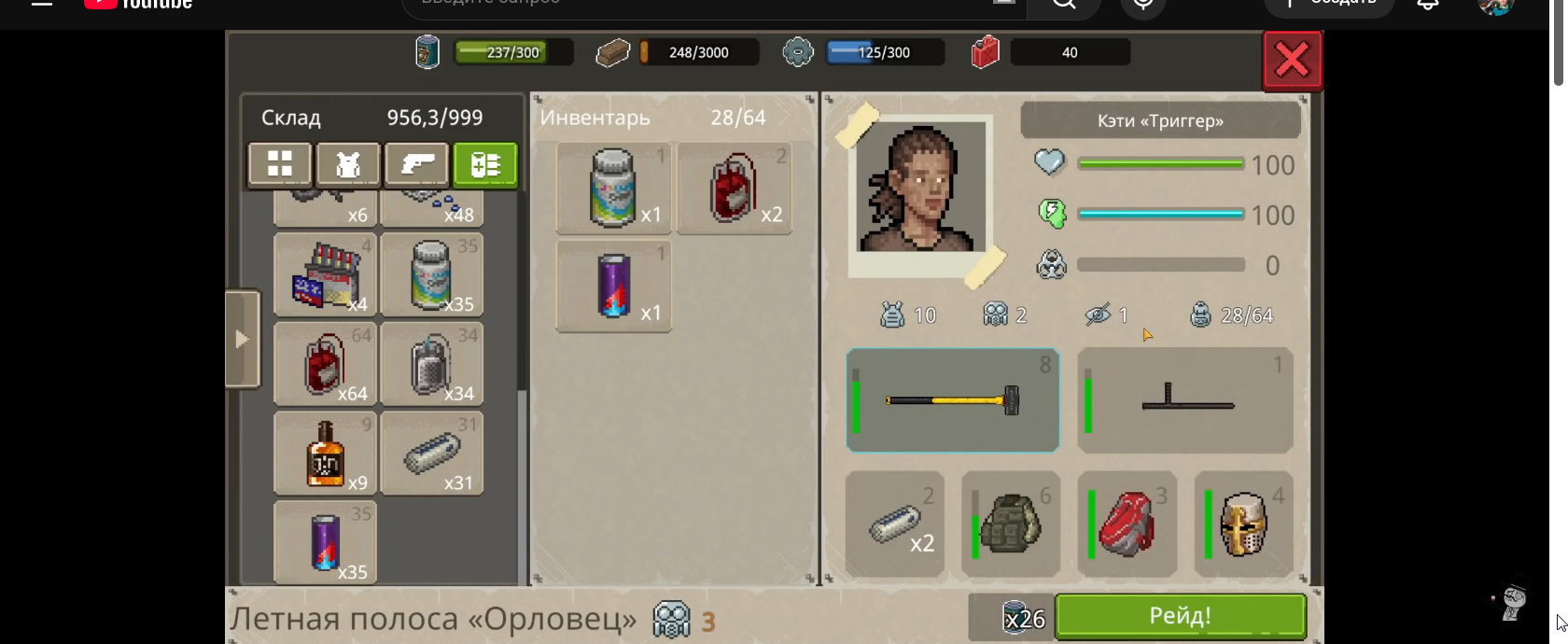Viewport: 1568px width, 644px height.
Task: Click the equipped military backpack slot
Action: (1011, 525)
